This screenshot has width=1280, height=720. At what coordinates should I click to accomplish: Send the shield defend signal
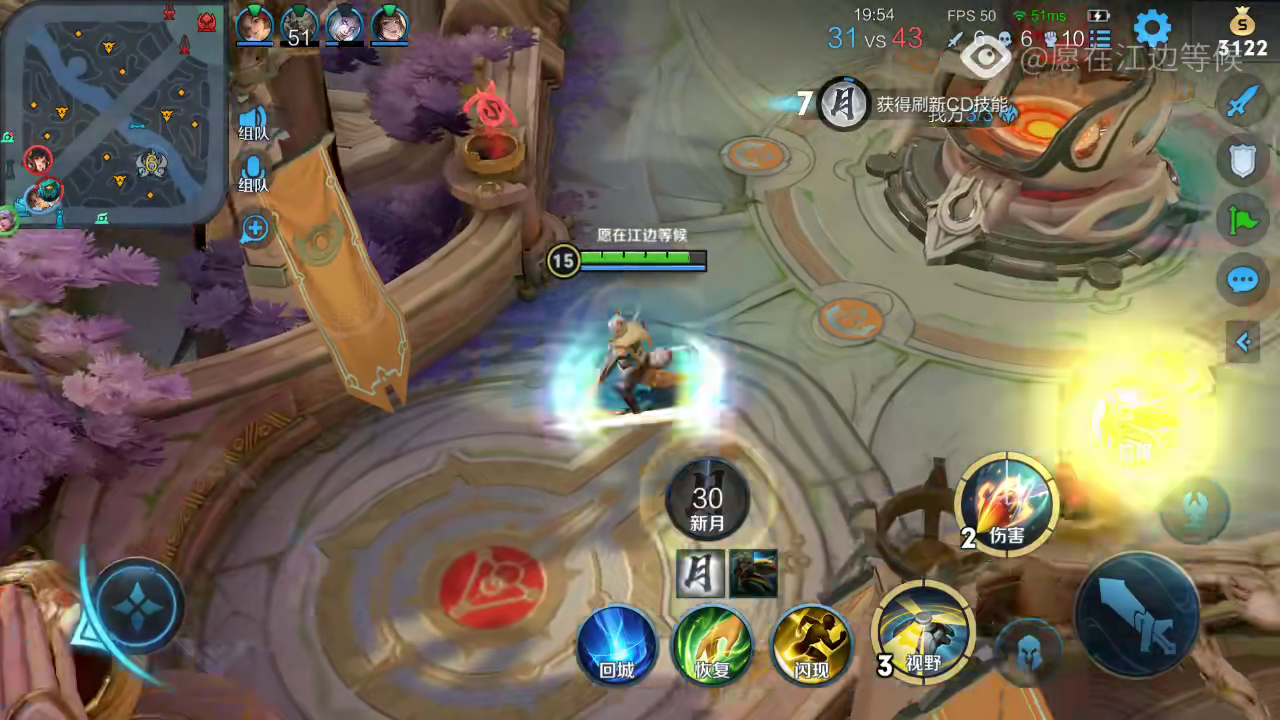point(1243,160)
